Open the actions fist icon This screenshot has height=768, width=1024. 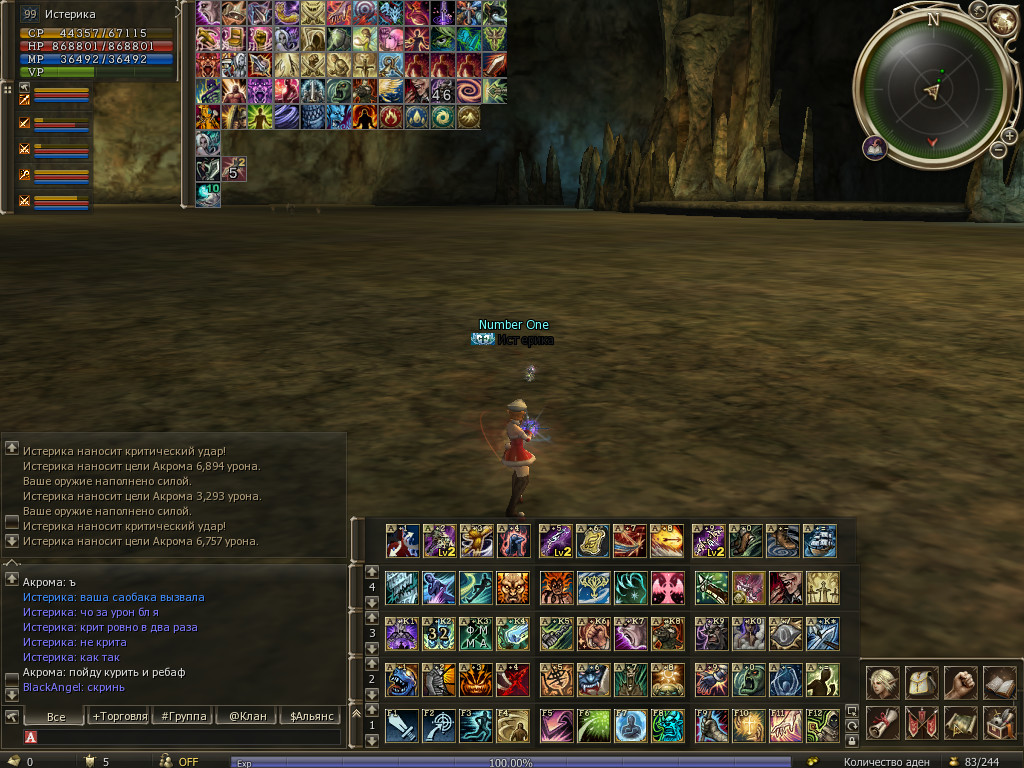coord(960,683)
